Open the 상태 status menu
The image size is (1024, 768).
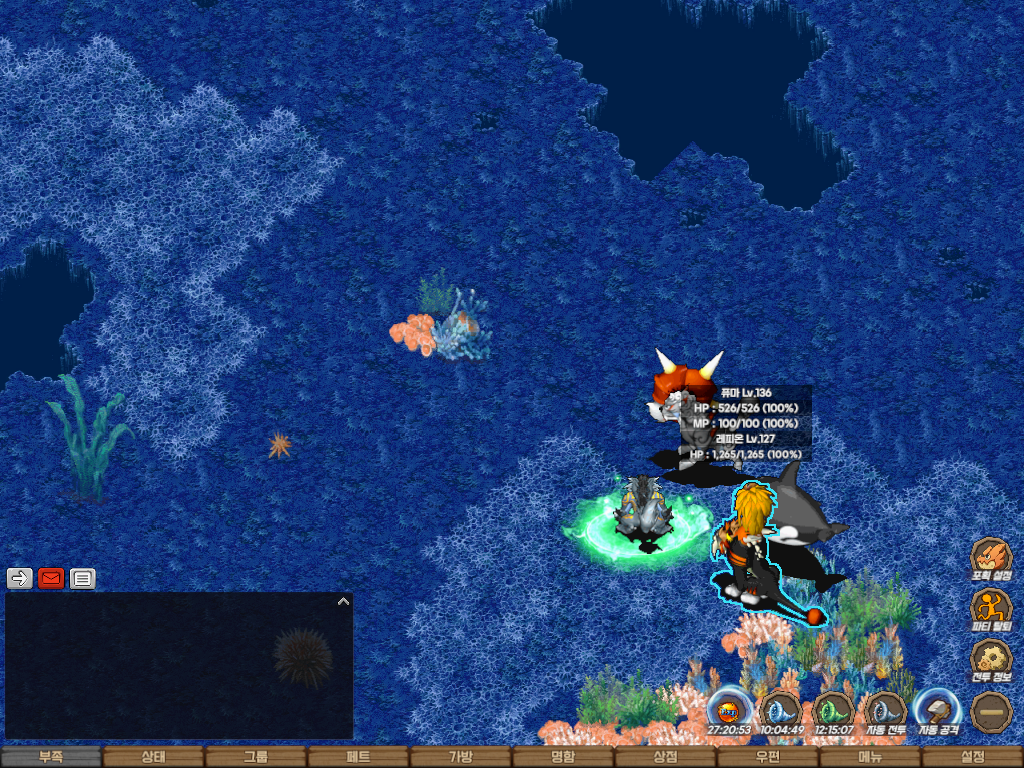pos(153,757)
